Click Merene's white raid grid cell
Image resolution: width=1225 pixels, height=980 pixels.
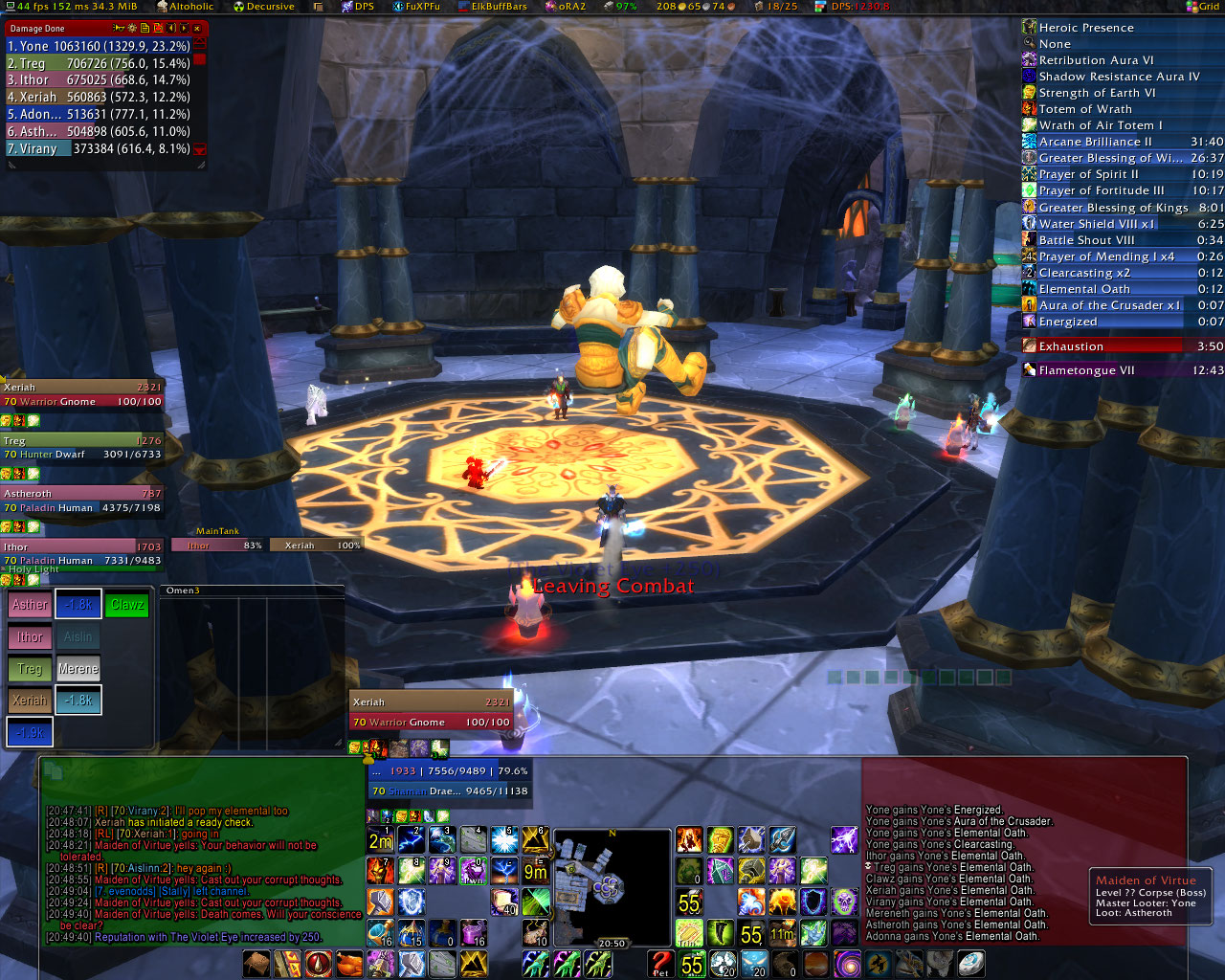[78, 669]
